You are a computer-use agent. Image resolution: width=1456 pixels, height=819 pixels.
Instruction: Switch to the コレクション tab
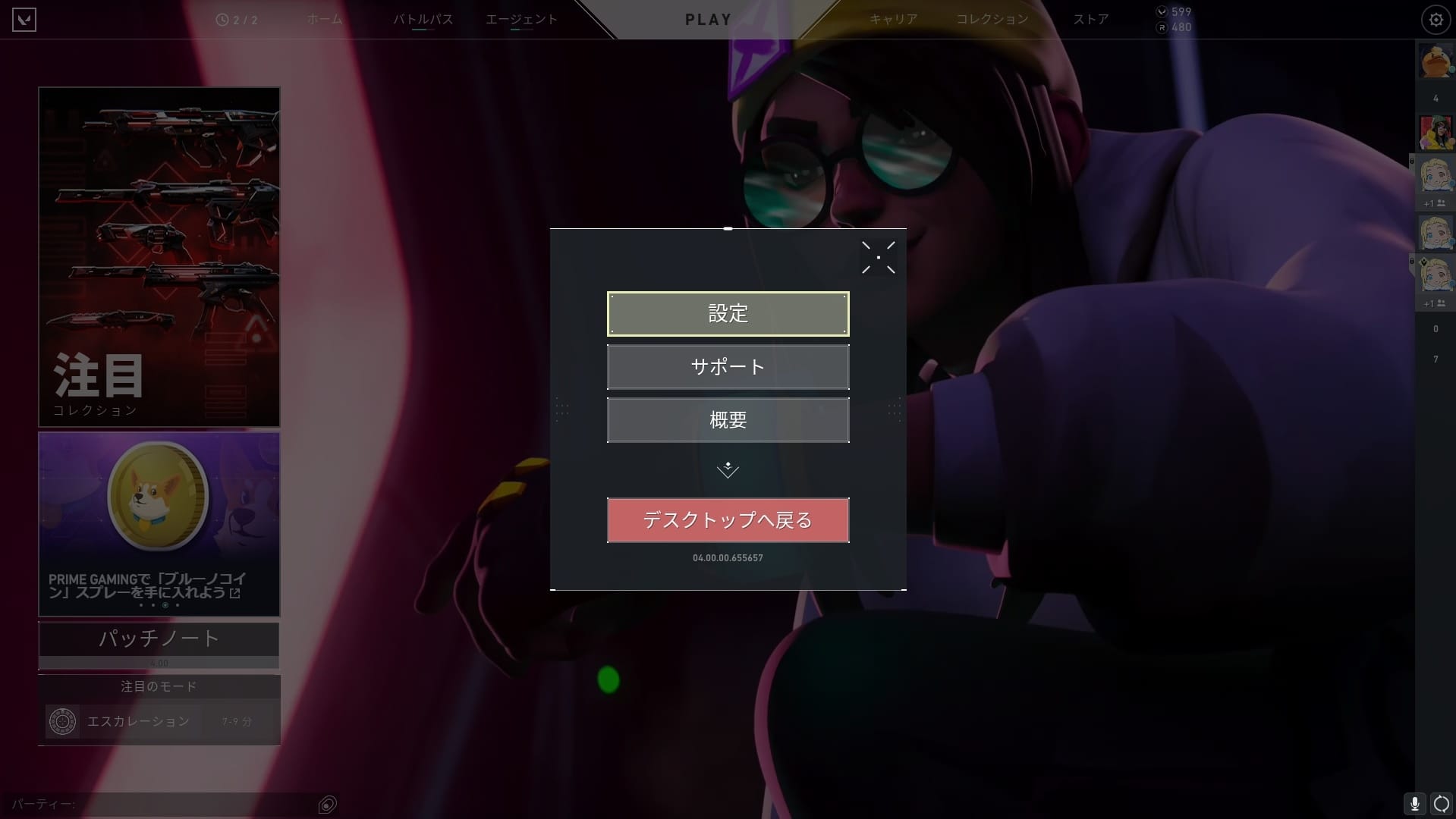click(x=992, y=20)
